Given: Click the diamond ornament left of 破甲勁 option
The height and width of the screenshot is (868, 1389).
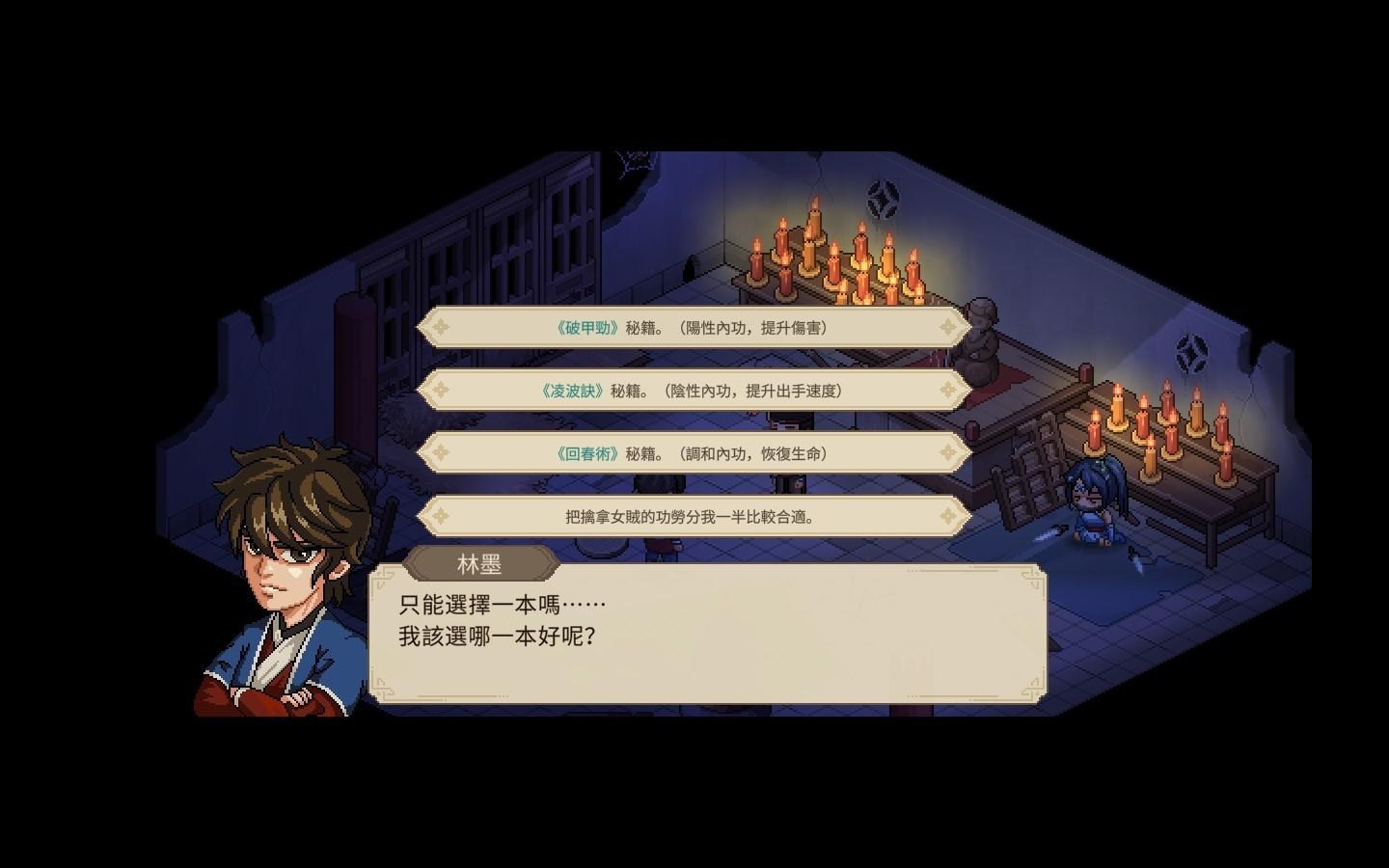Looking at the screenshot, I should 443,327.
